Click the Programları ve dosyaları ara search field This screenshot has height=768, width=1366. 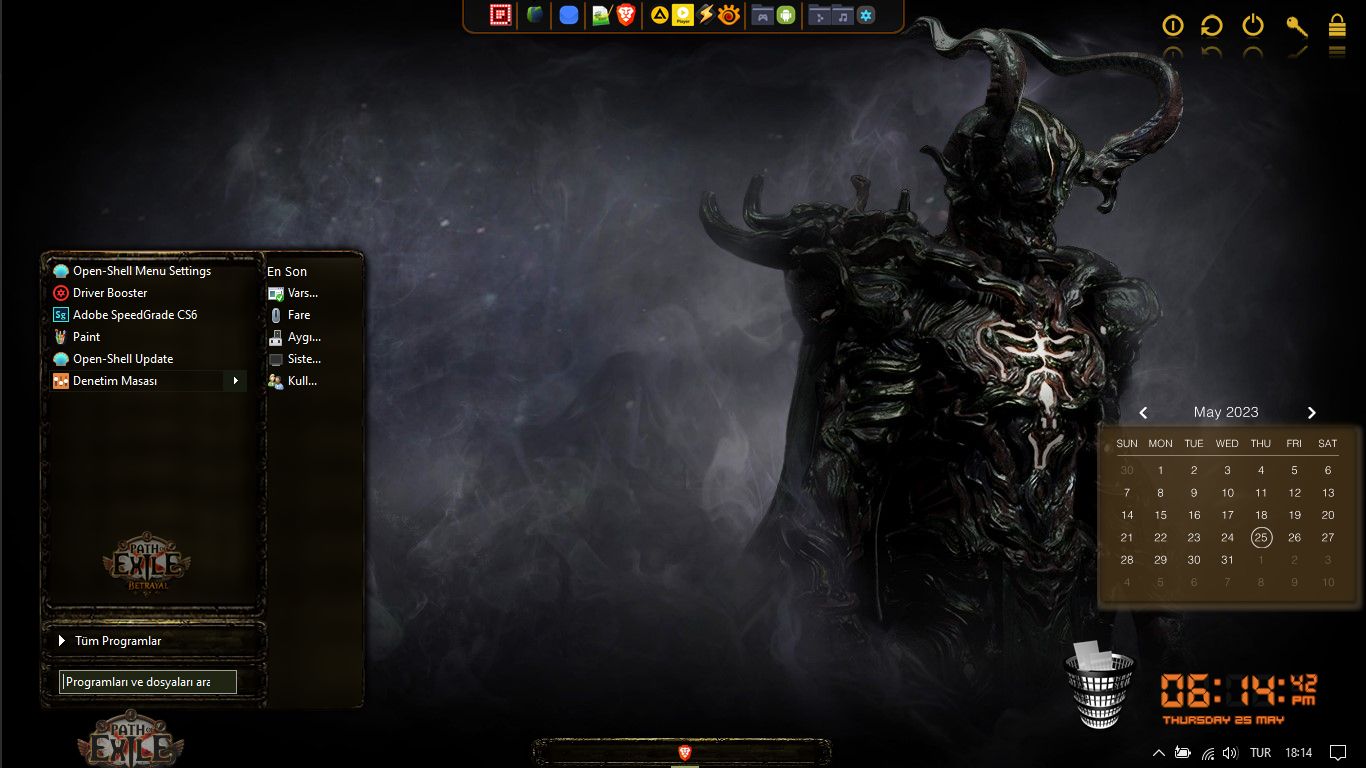pyautogui.click(x=148, y=681)
